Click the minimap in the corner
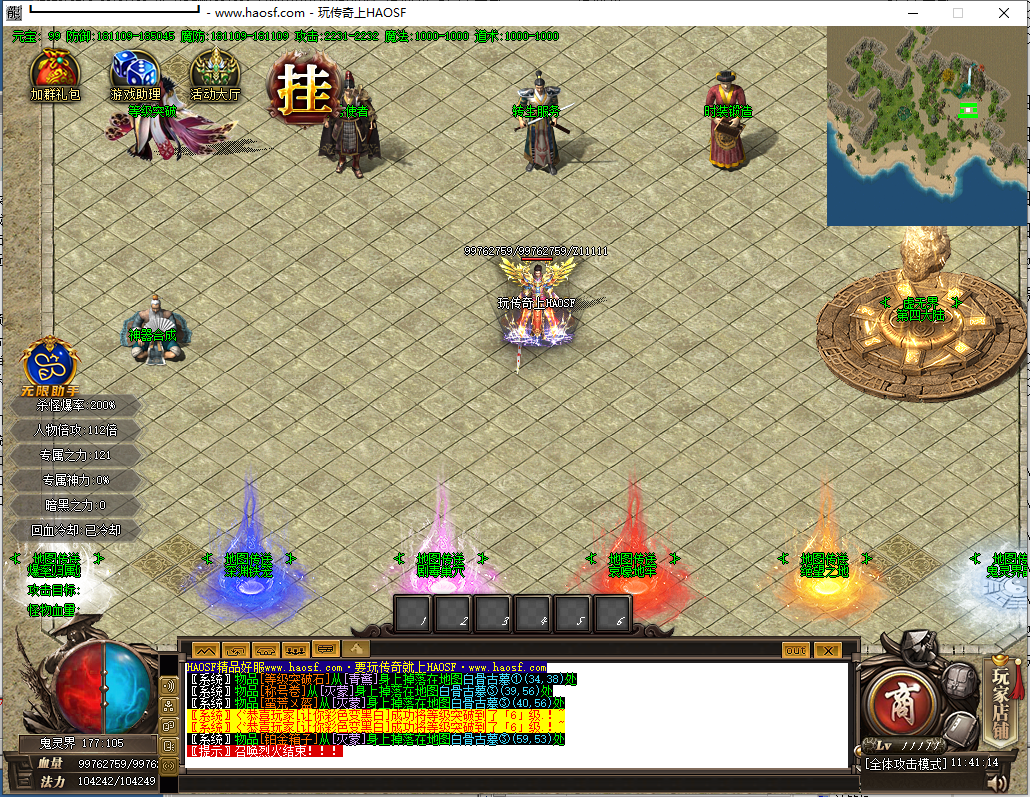This screenshot has height=797, width=1030. click(x=927, y=126)
